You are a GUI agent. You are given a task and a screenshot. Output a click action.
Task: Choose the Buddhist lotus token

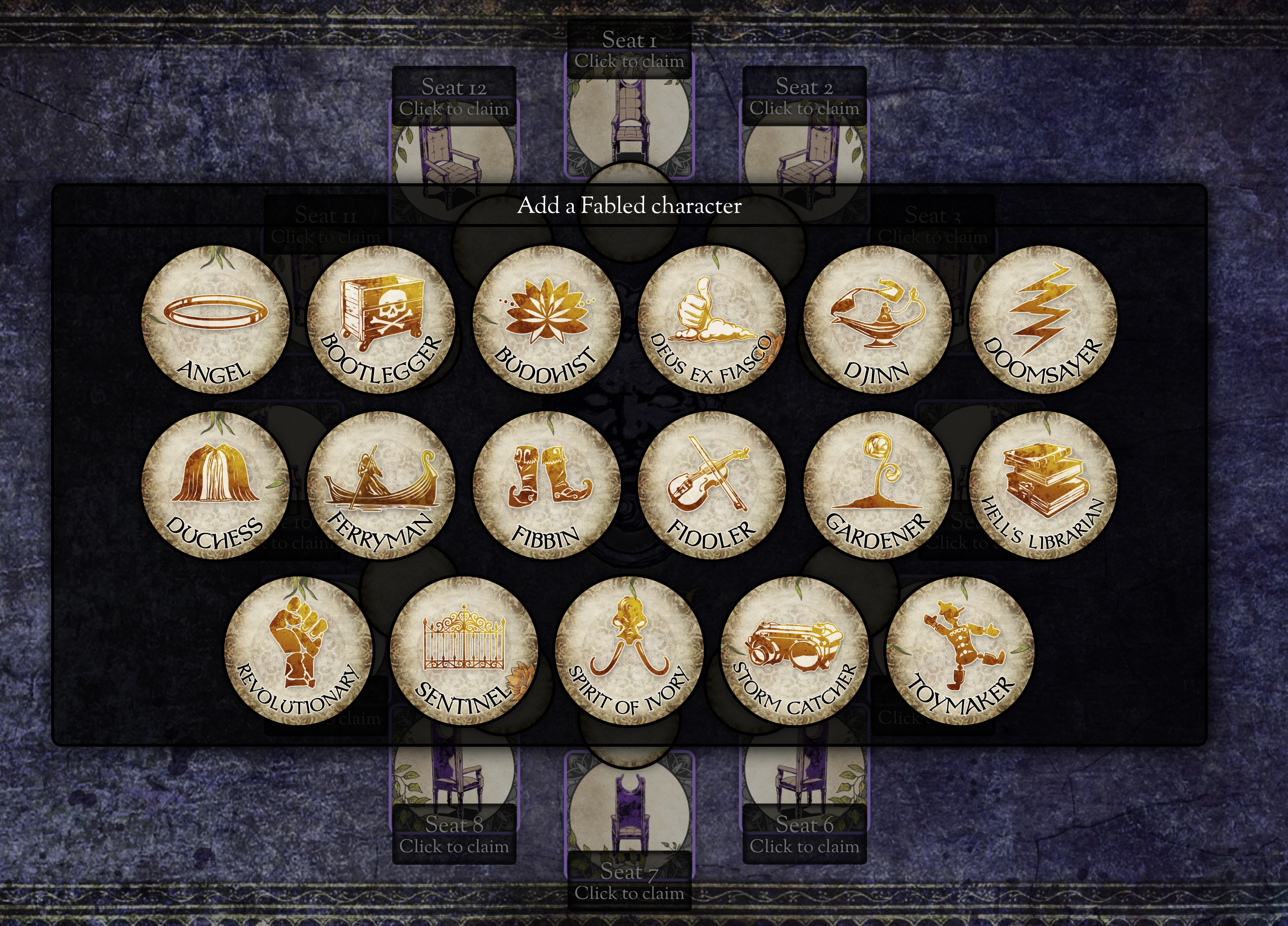pos(546,319)
